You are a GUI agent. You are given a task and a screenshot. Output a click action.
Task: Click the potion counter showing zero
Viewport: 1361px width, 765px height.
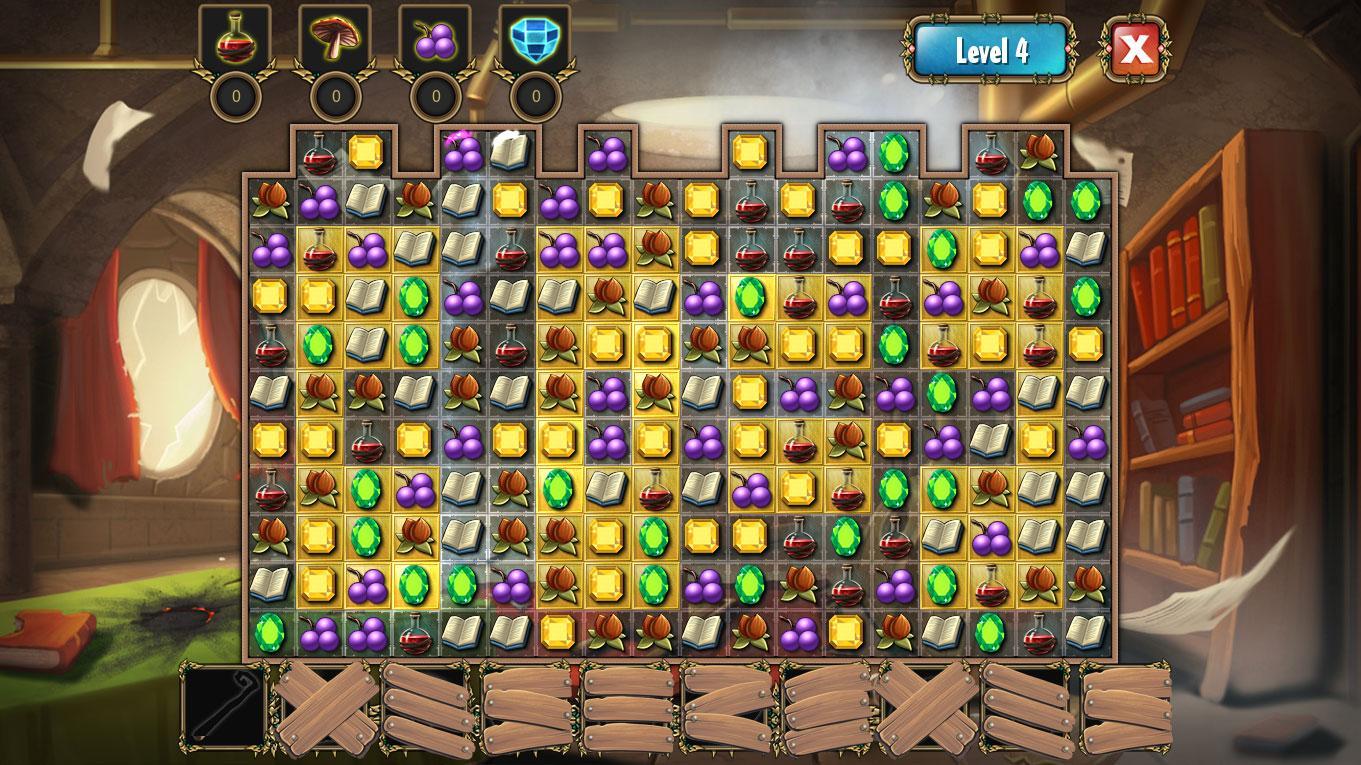pos(237,97)
